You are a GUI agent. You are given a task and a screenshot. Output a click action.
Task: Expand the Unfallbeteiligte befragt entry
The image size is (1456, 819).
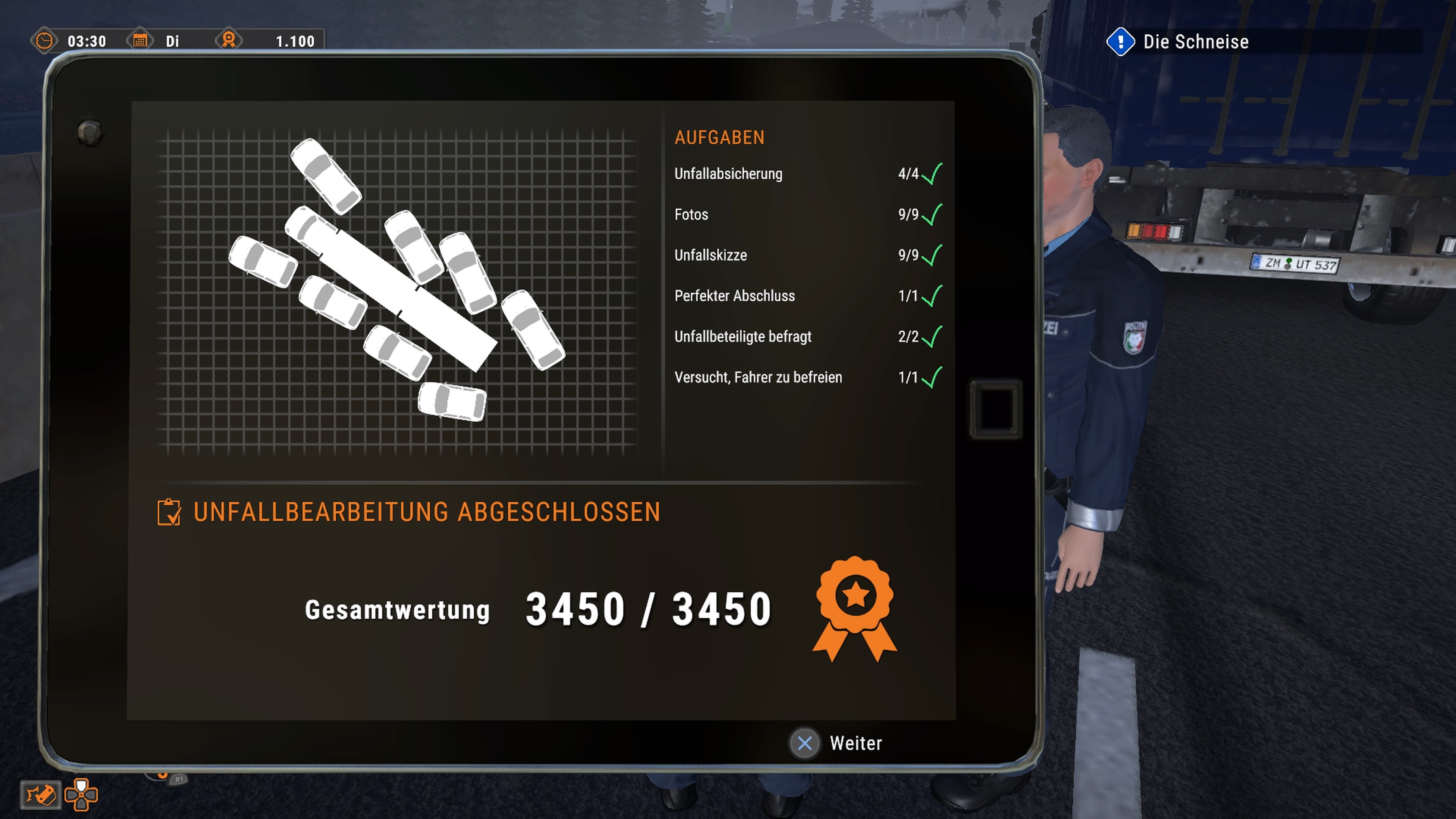pos(742,336)
